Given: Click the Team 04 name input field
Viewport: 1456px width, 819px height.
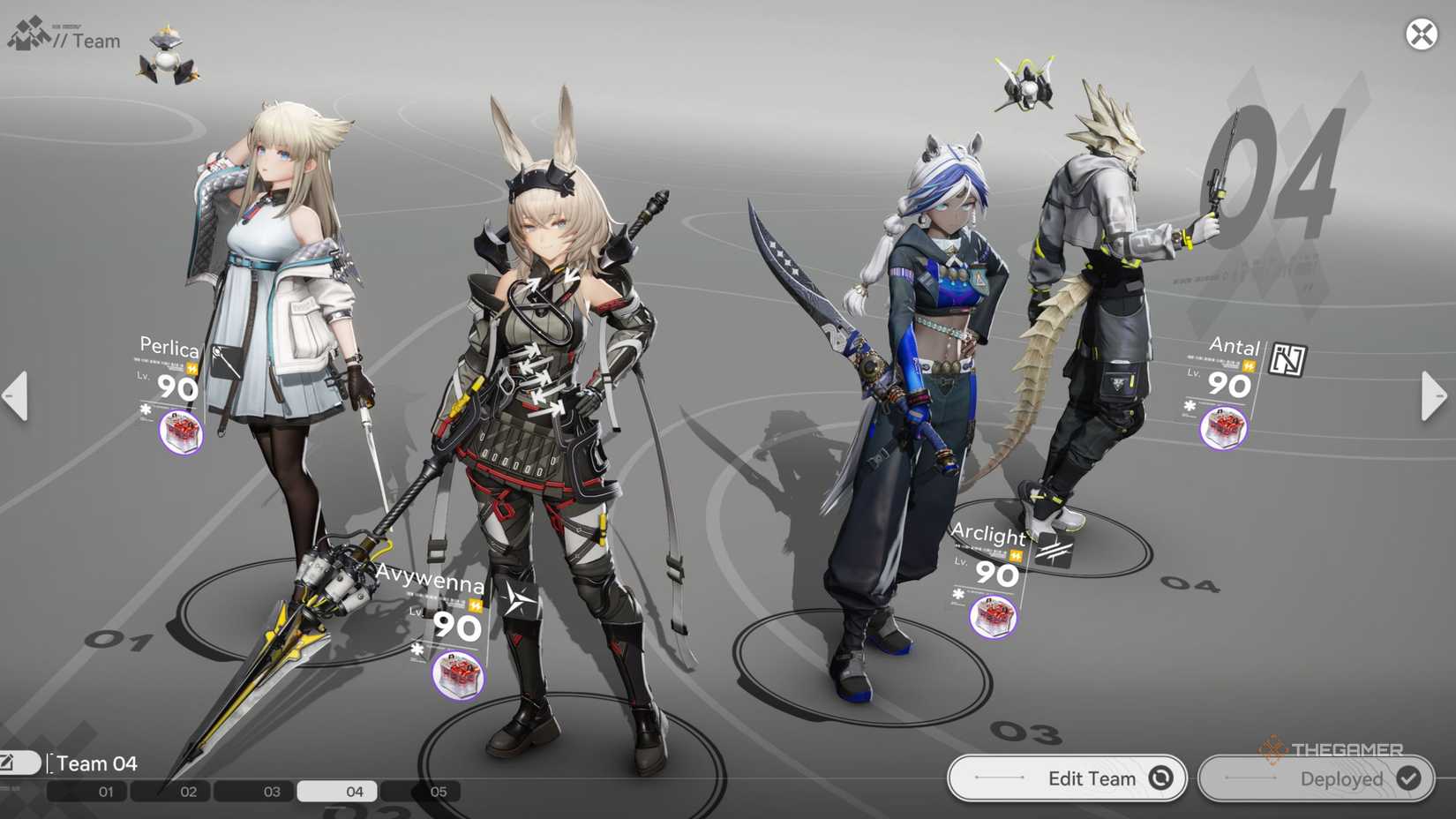Looking at the screenshot, I should pyautogui.click(x=97, y=763).
